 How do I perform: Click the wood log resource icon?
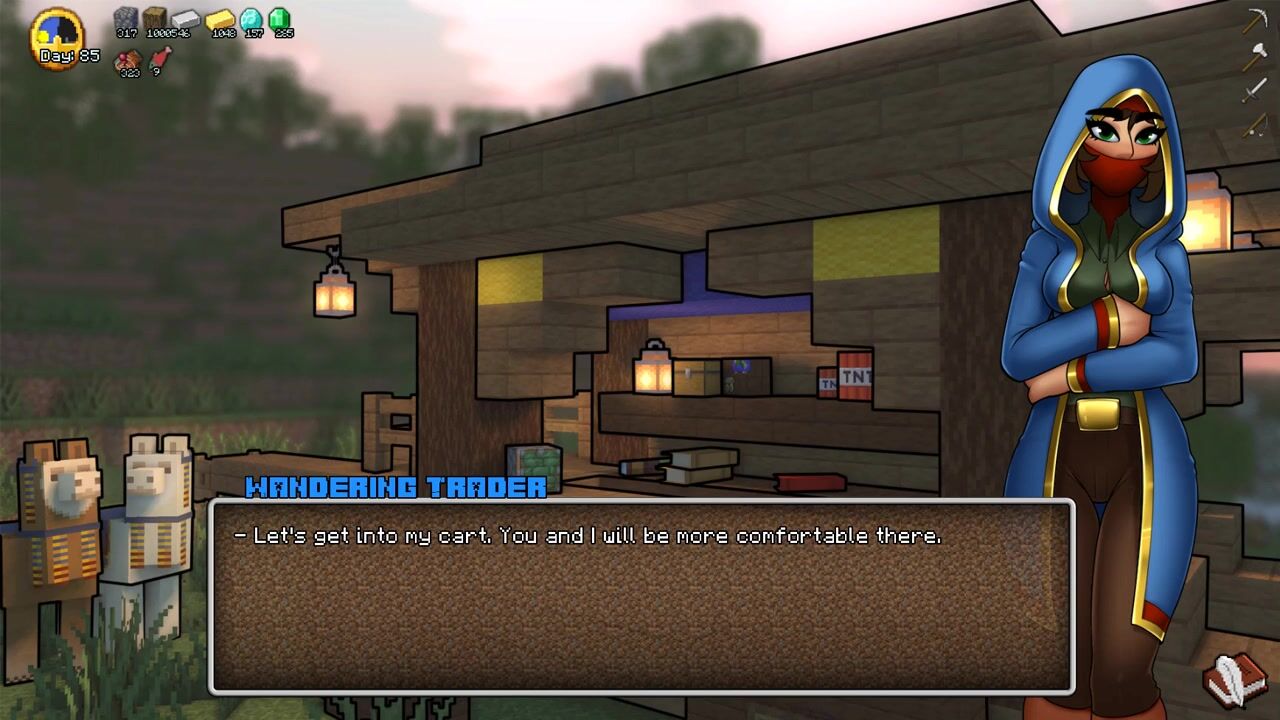tap(155, 18)
